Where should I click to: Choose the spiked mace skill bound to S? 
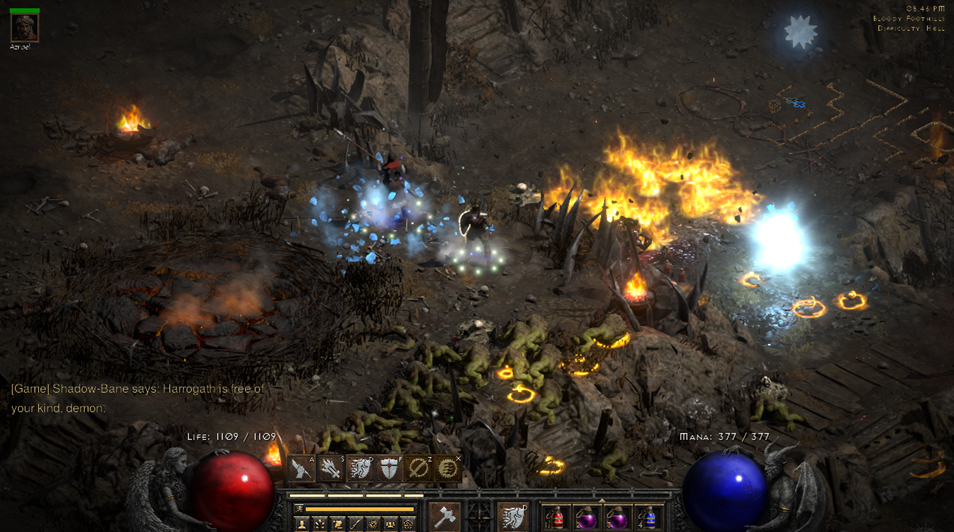tap(331, 469)
